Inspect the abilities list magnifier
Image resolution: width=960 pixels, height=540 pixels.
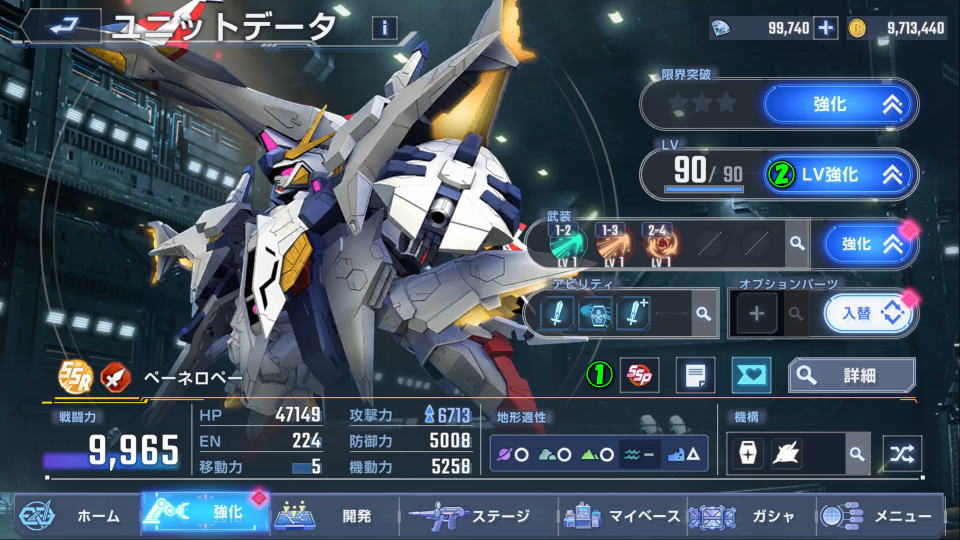coord(703,314)
